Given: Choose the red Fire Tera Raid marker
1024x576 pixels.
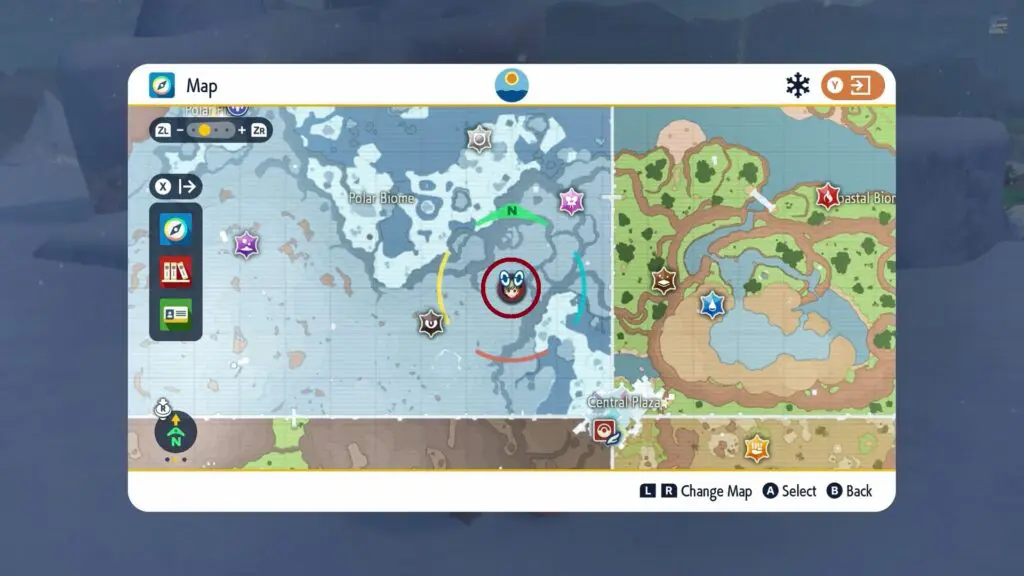Looking at the screenshot, I should pyautogui.click(x=827, y=196).
